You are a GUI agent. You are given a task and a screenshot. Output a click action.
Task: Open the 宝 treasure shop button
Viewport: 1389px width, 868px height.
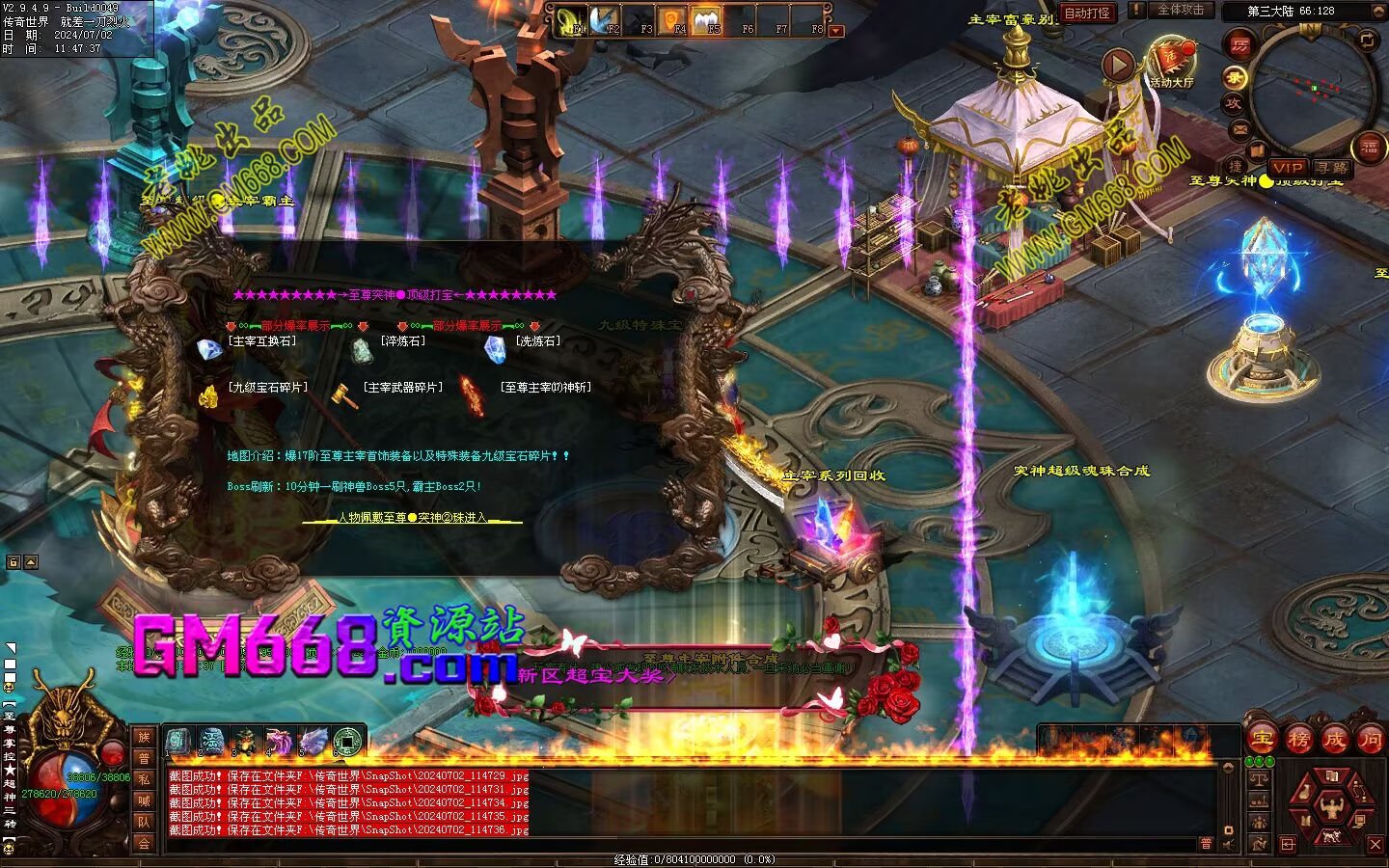click(x=1261, y=739)
